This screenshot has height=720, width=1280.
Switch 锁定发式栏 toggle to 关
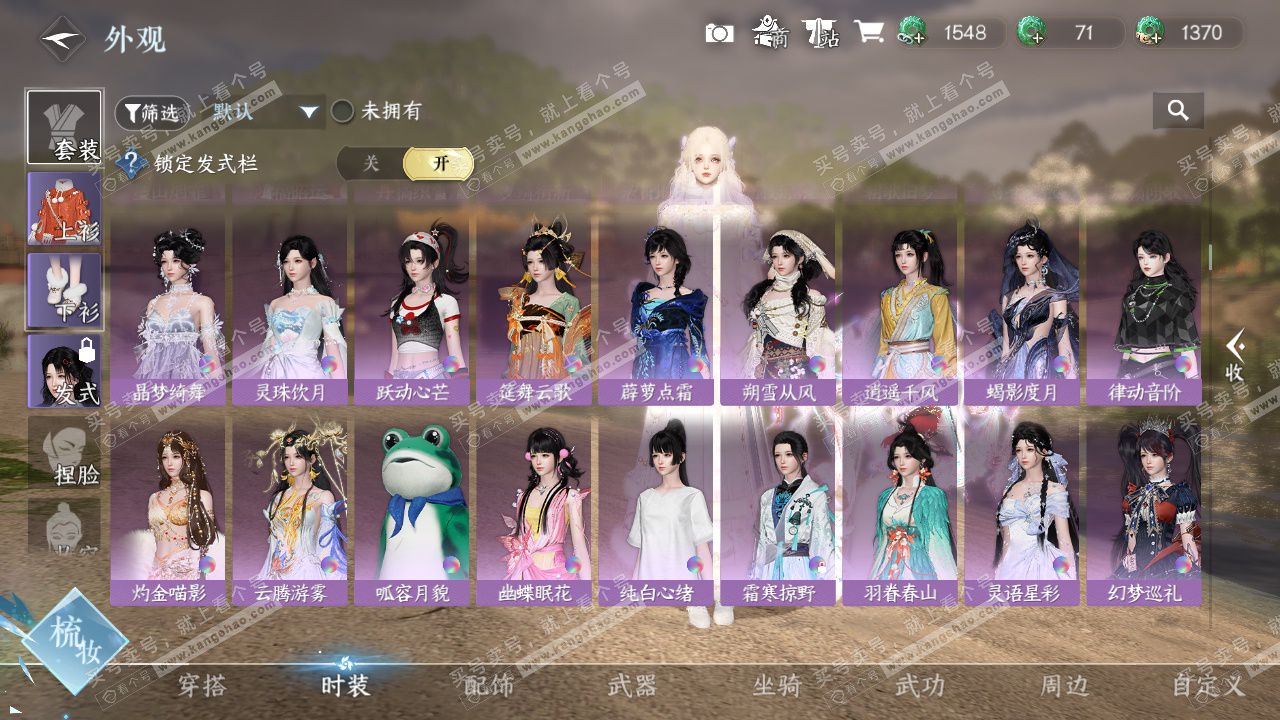click(371, 163)
